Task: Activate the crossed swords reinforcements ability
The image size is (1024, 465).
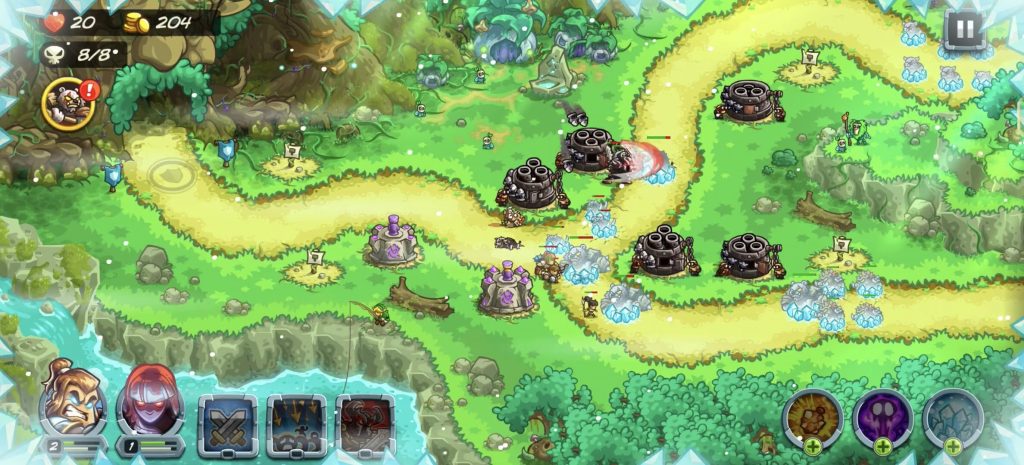Action: click(x=228, y=424)
